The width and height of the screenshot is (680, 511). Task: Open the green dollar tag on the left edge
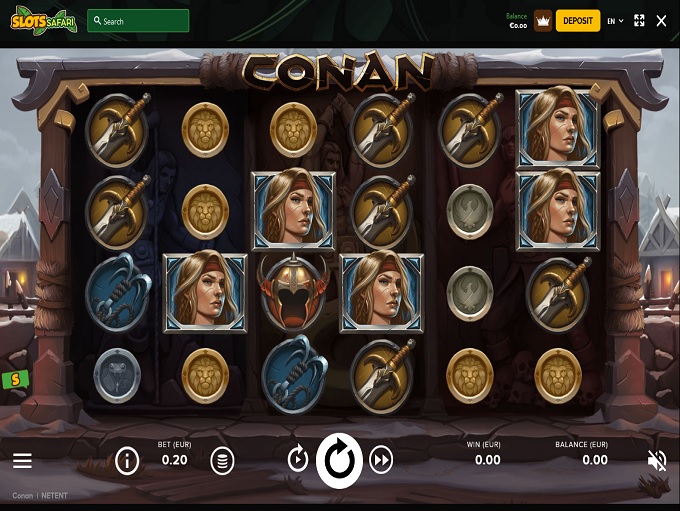[x=14, y=379]
